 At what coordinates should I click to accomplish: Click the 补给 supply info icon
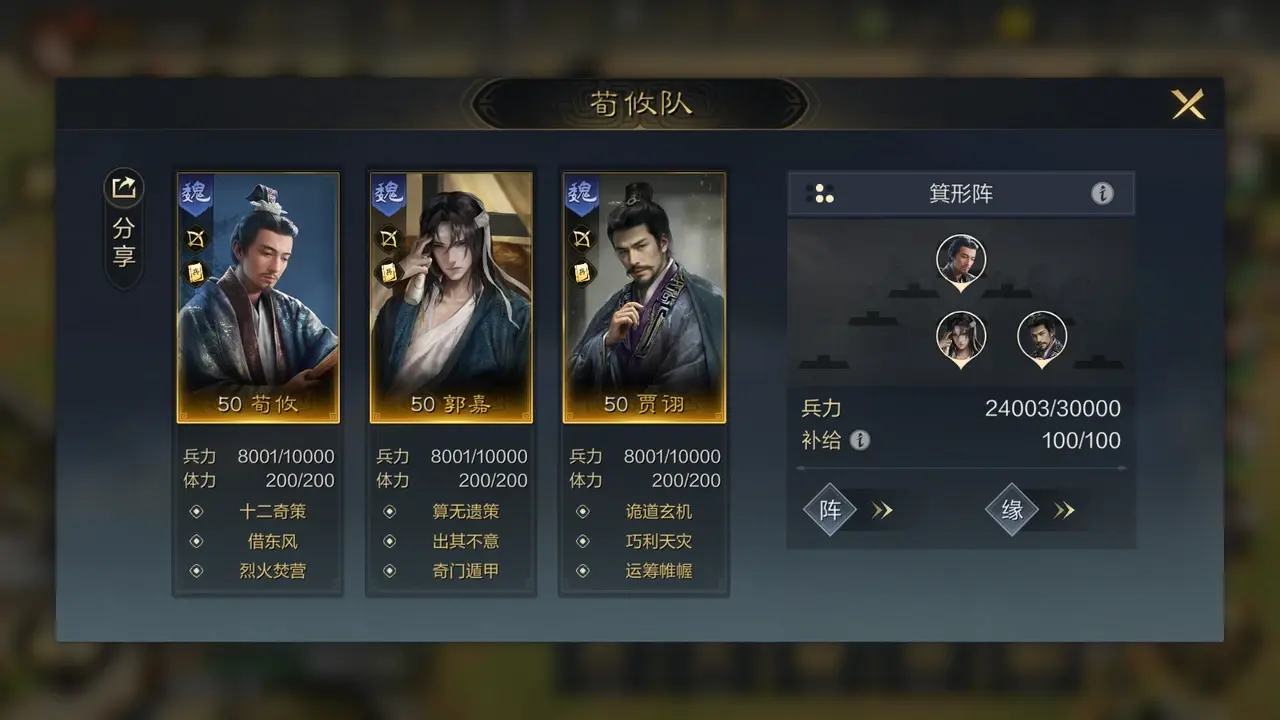(860, 440)
